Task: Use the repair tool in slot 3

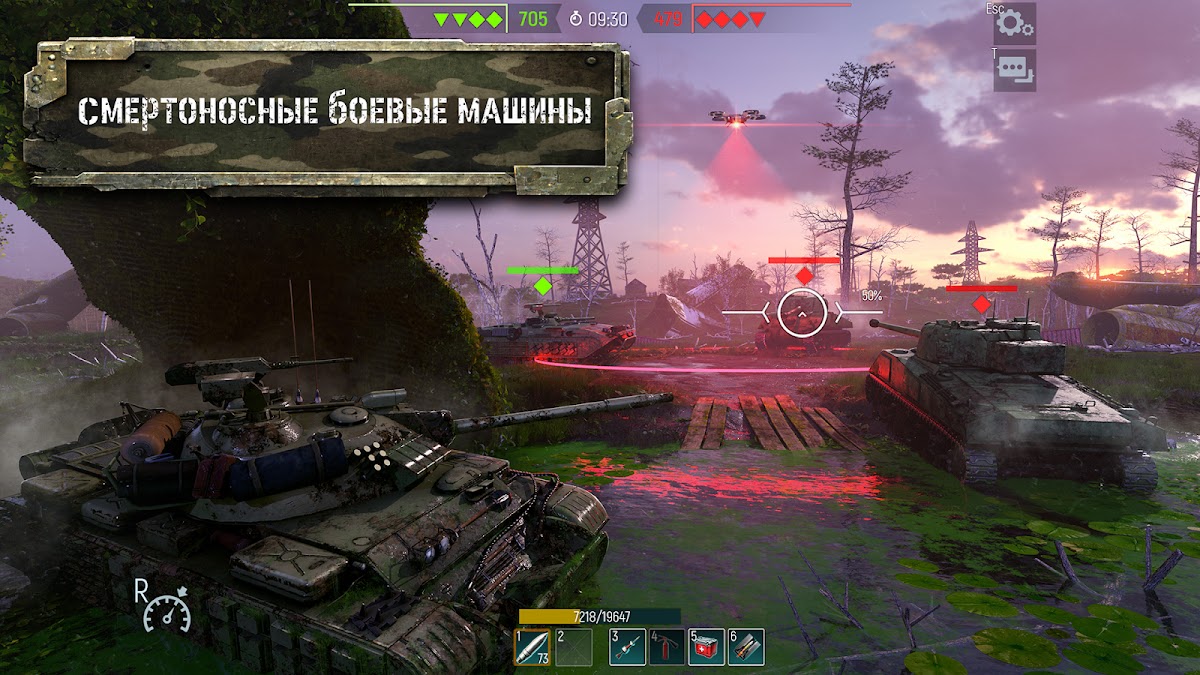Action: 627,647
